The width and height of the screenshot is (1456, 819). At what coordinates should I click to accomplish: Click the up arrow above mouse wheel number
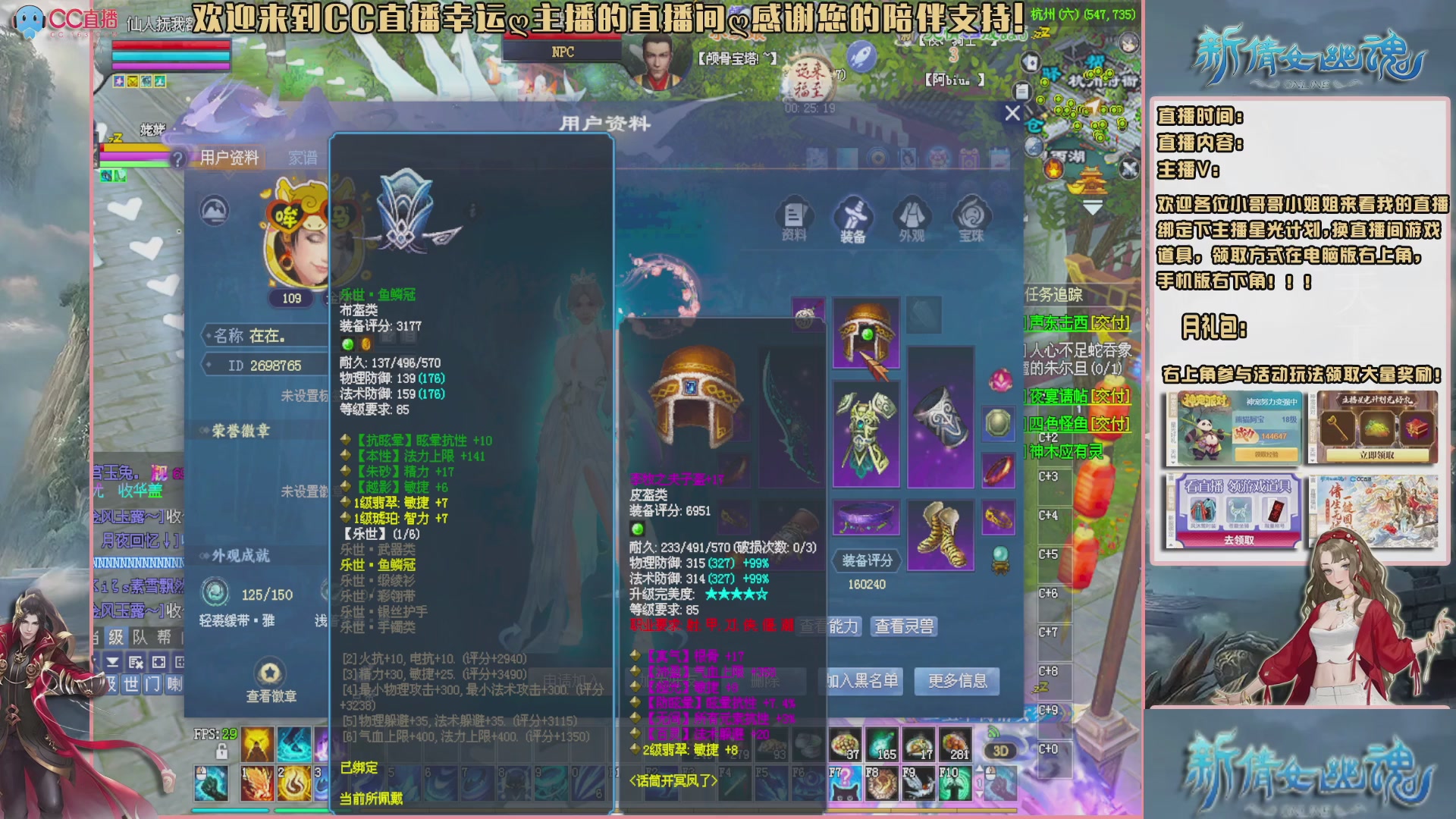coord(980,768)
